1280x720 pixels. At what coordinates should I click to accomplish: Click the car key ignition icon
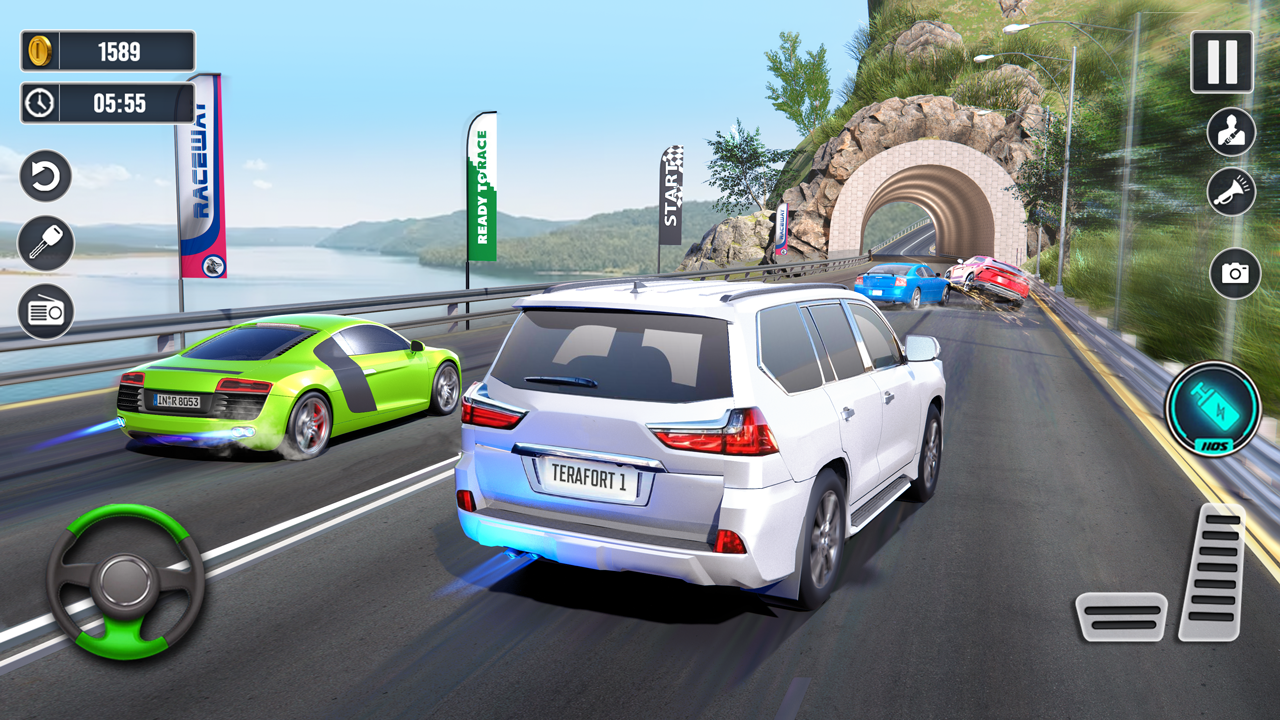pyautogui.click(x=45, y=243)
